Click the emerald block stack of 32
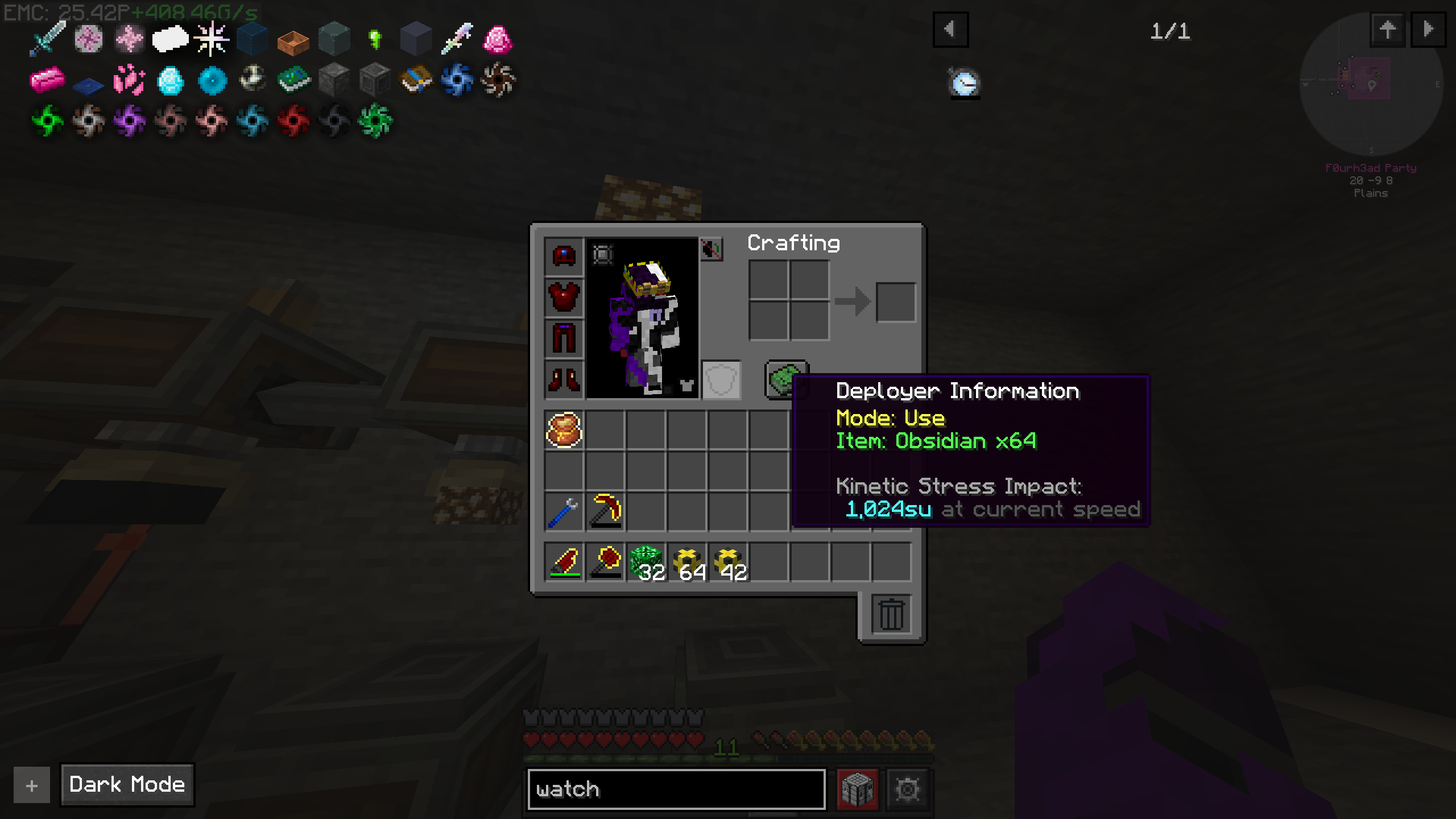 (646, 563)
